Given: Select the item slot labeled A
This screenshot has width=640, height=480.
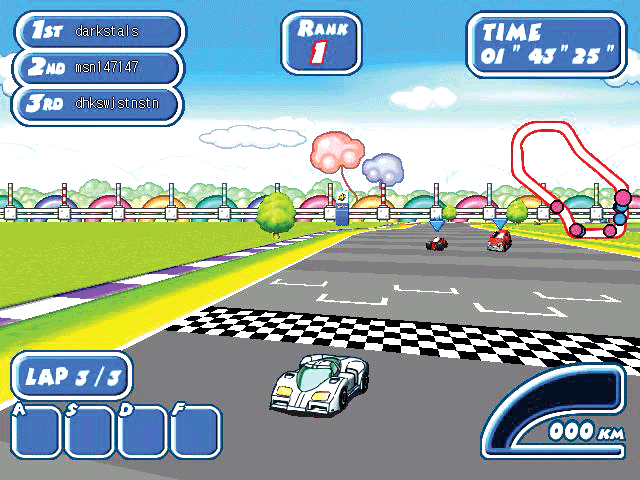Looking at the screenshot, I should point(36,432).
